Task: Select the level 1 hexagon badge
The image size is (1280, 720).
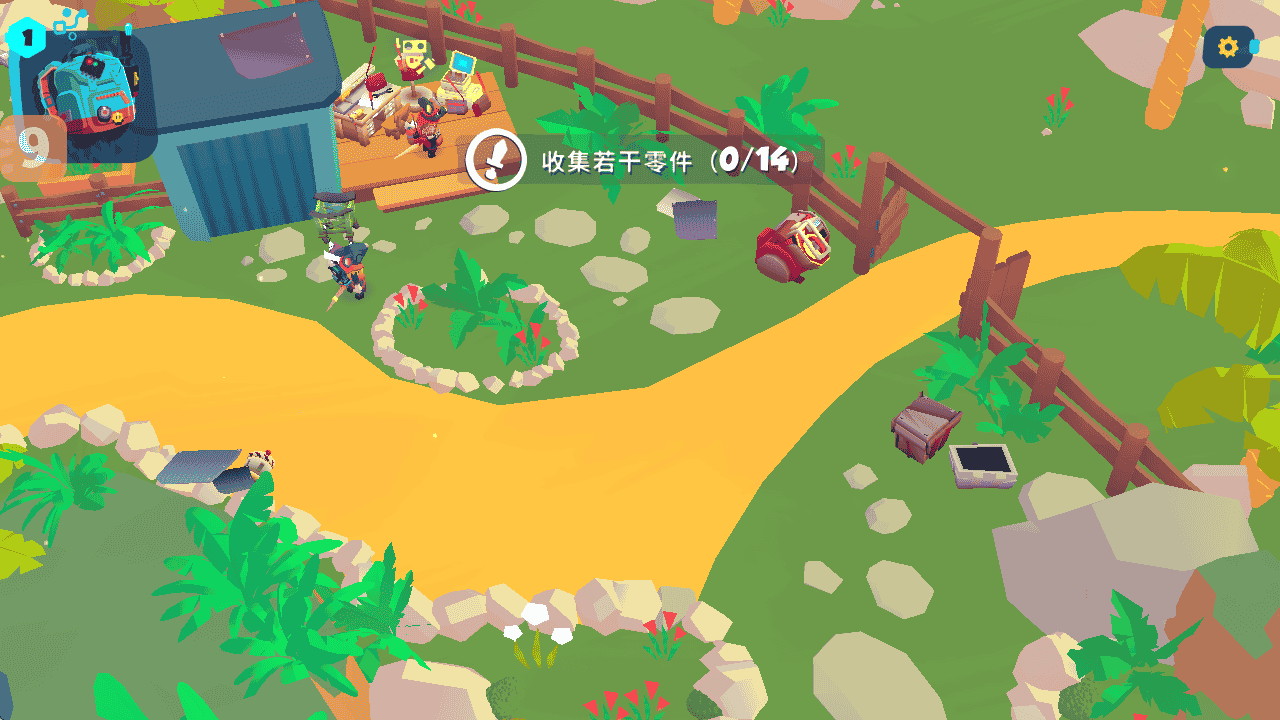Action: point(25,38)
